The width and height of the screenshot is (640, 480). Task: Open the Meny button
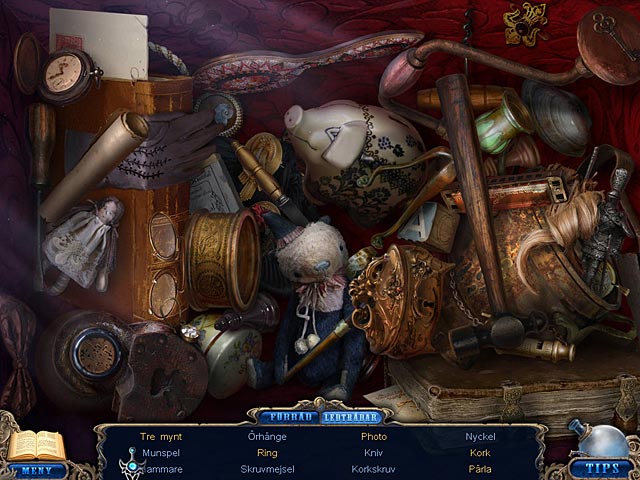[x=38, y=470]
